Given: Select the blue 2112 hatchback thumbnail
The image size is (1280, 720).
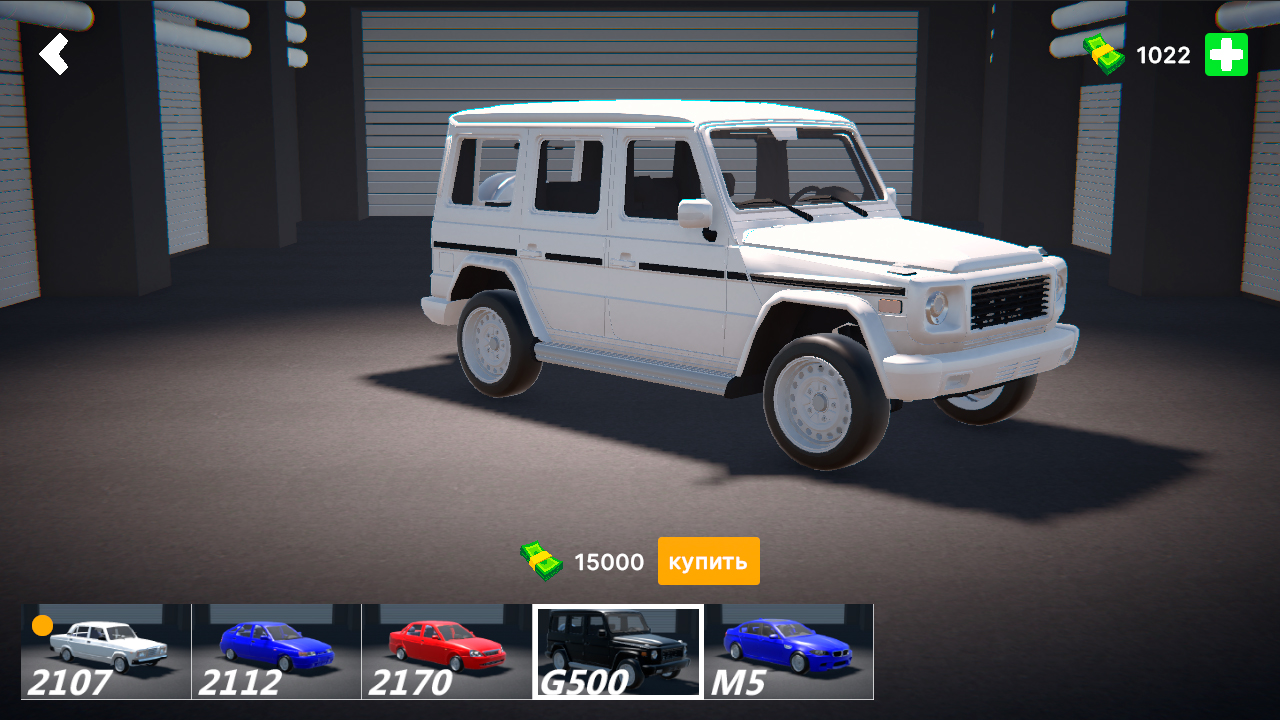Looking at the screenshot, I should (x=275, y=650).
